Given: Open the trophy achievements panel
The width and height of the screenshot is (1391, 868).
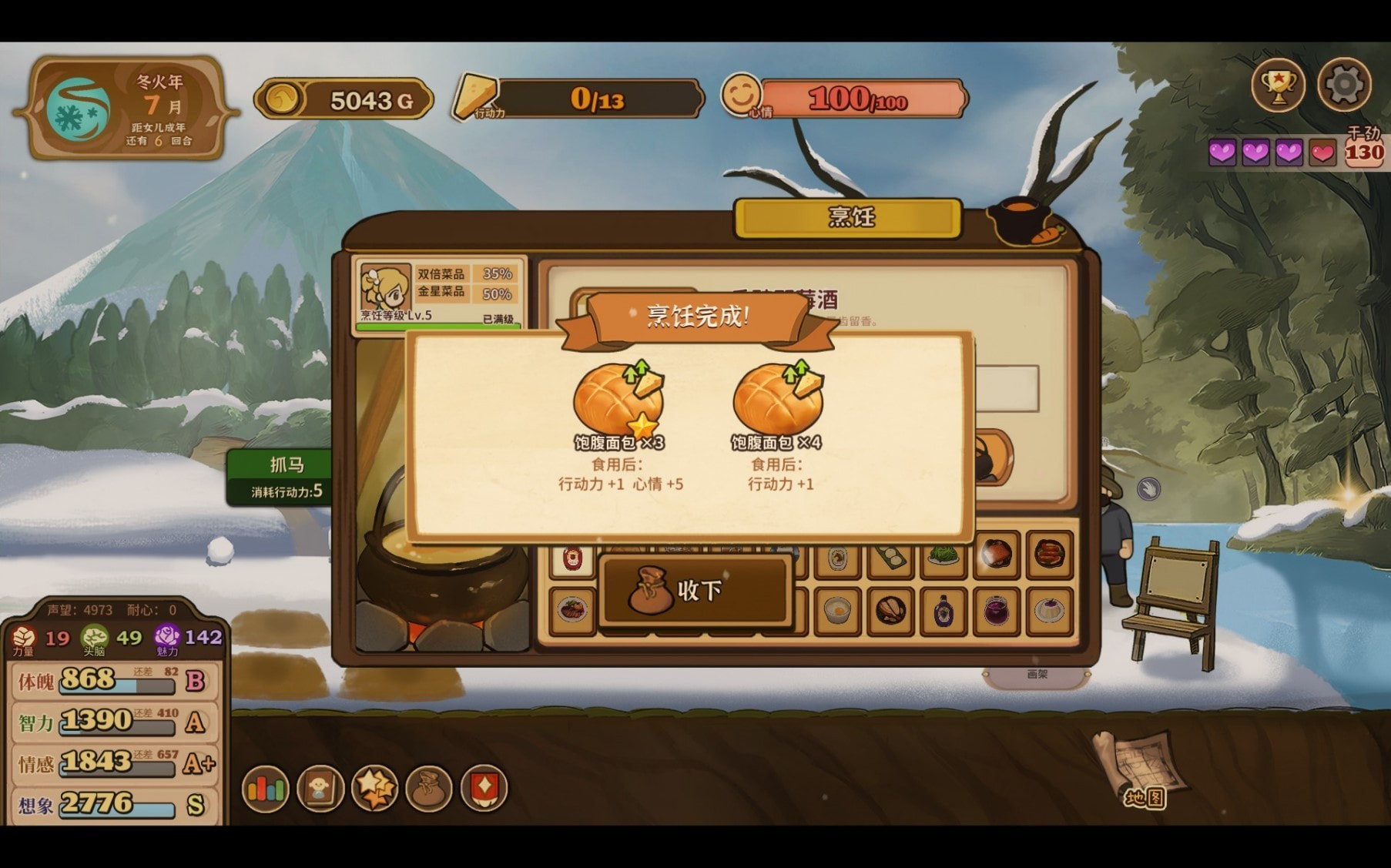Looking at the screenshot, I should pyautogui.click(x=1278, y=85).
